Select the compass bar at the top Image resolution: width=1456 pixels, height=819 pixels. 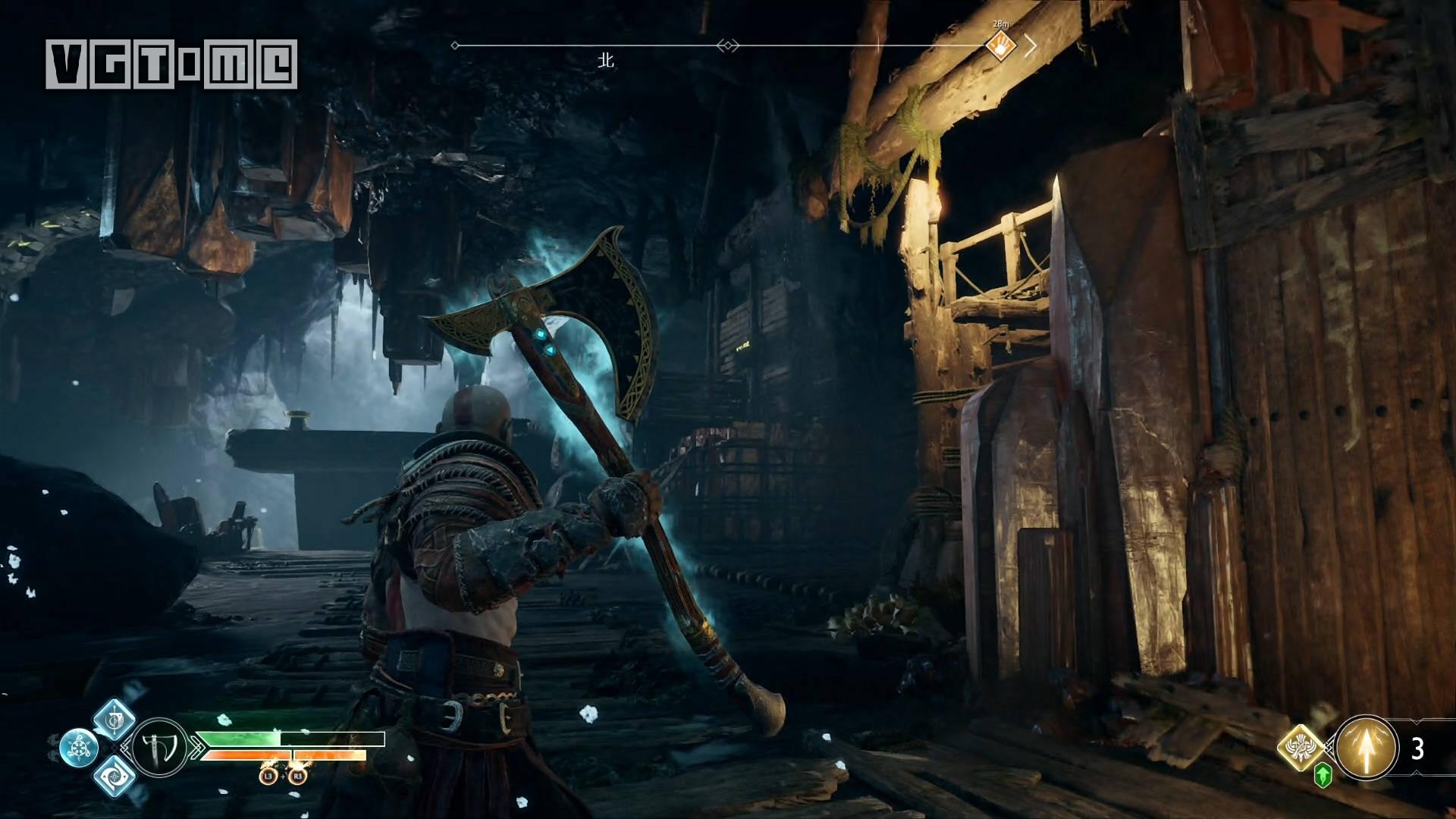pyautogui.click(x=728, y=46)
